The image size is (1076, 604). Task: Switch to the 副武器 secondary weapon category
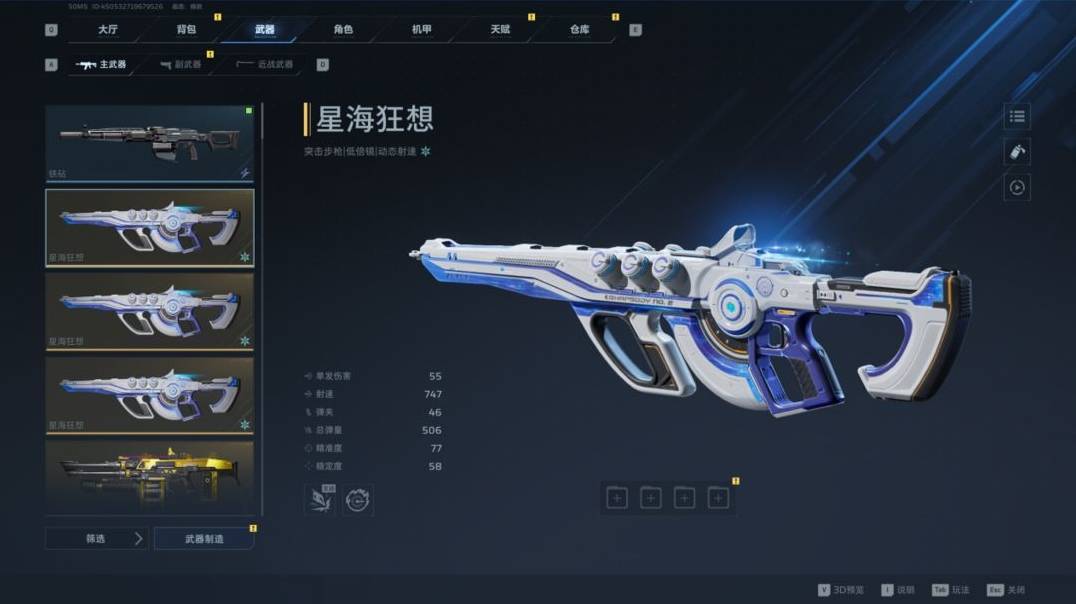(x=180, y=65)
